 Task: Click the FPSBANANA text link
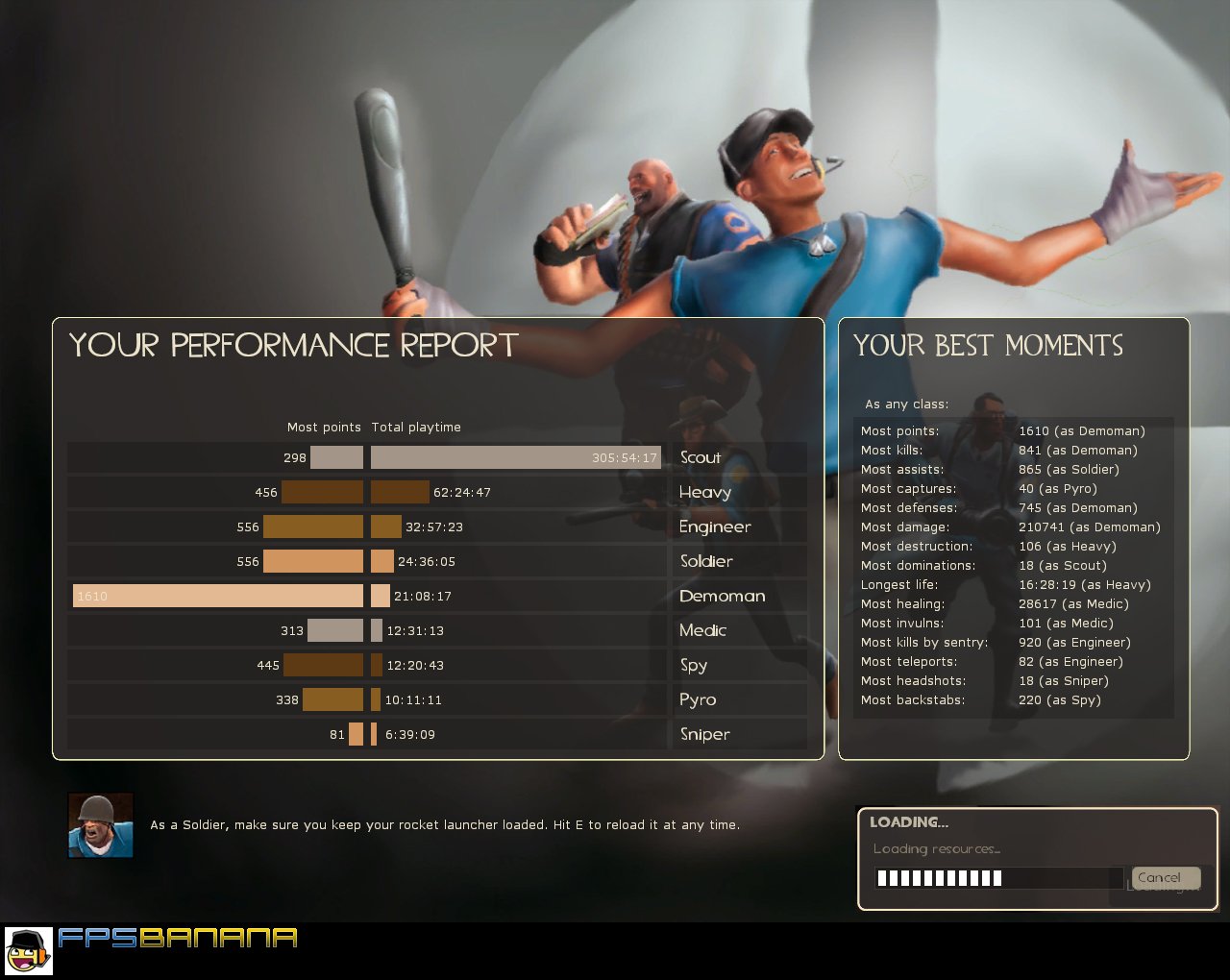pyautogui.click(x=178, y=940)
